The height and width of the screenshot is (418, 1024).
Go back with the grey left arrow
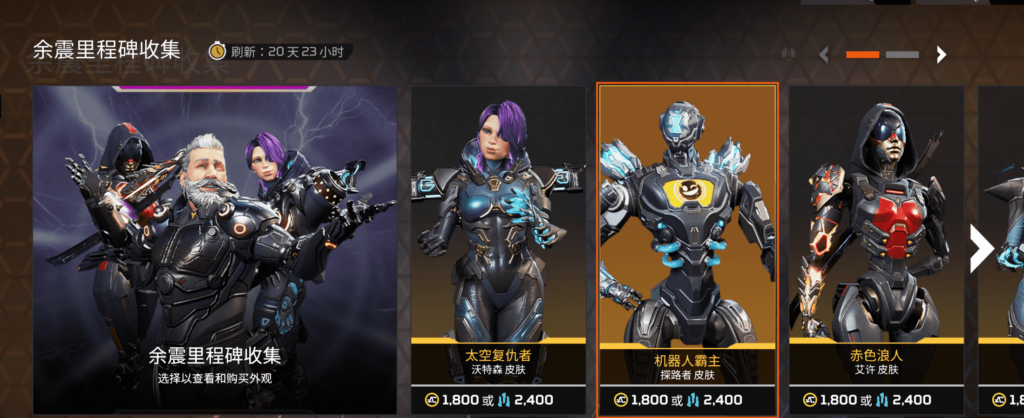point(824,55)
